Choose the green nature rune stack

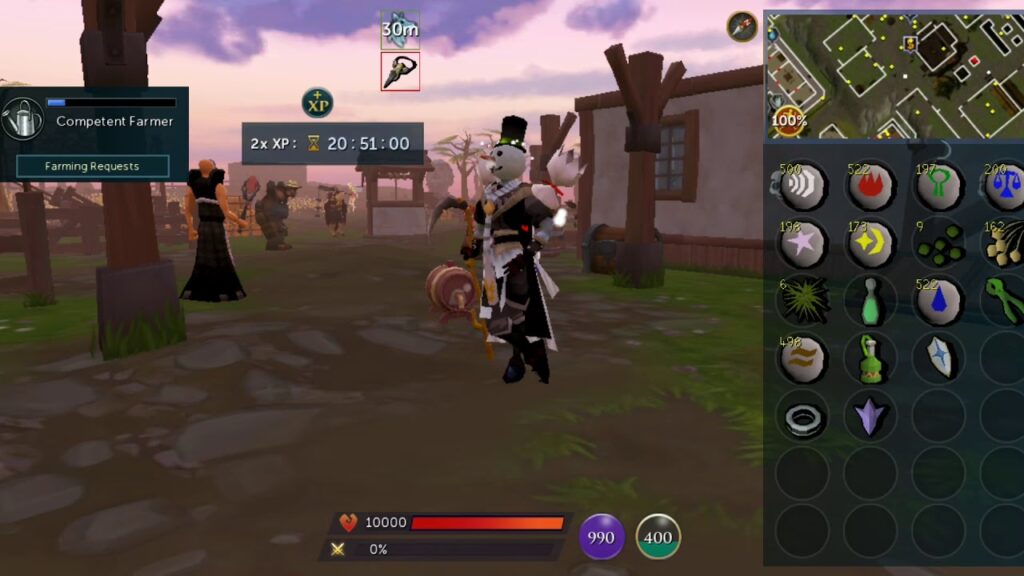(938, 187)
